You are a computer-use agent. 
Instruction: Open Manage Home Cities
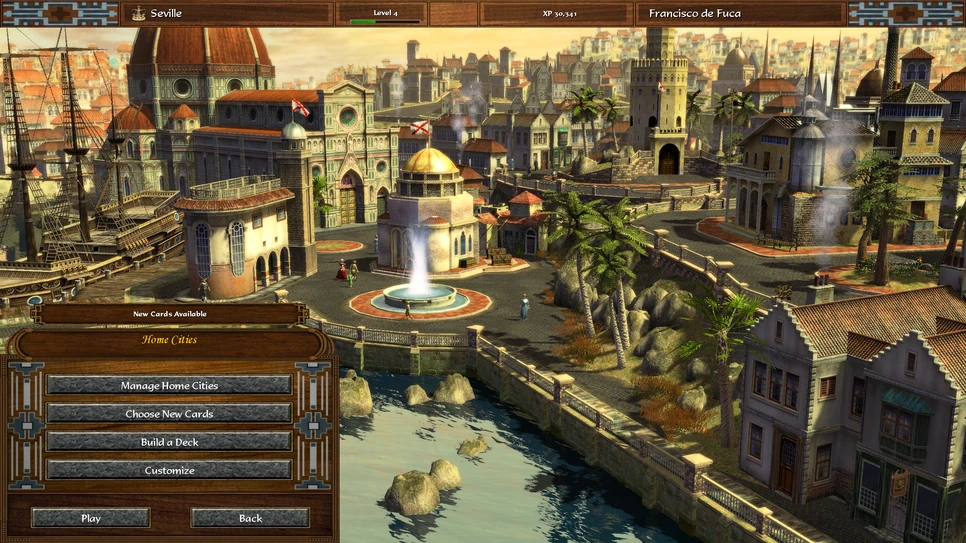click(169, 385)
